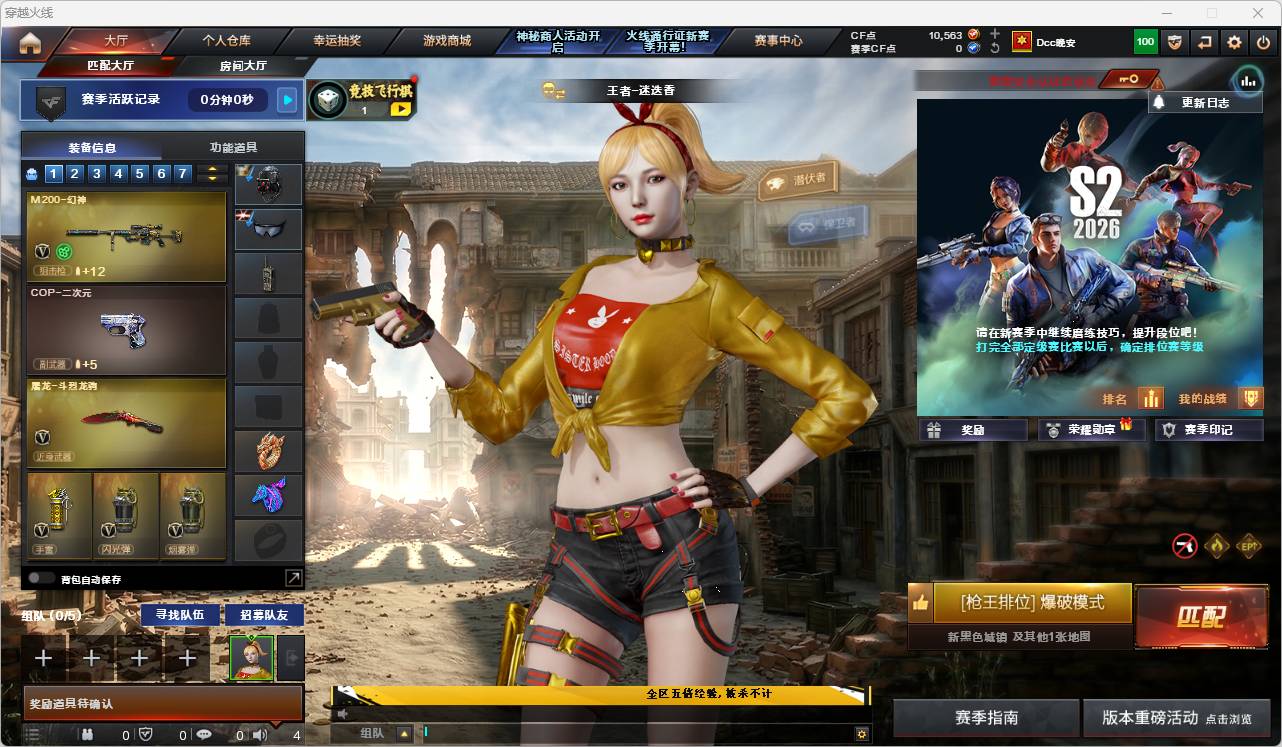Open the 竞技飞行棋 event dice icon
This screenshot has width=1282, height=747.
(x=330, y=98)
